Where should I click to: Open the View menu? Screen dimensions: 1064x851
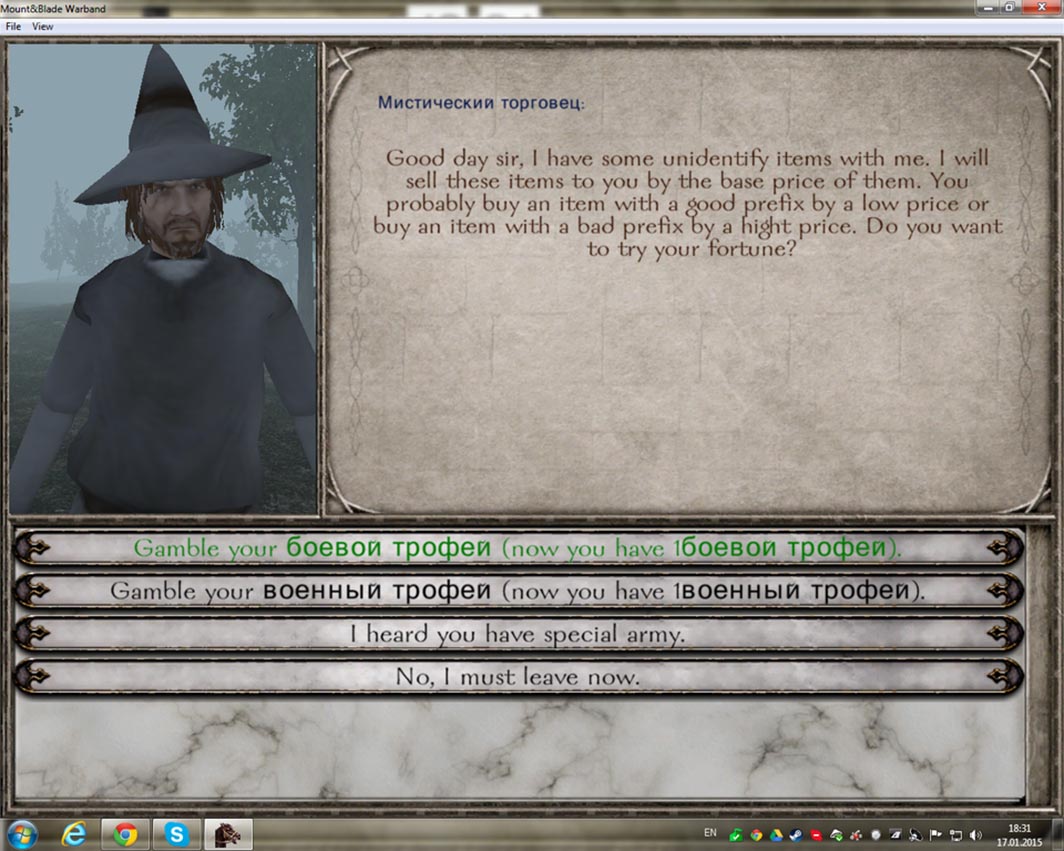click(x=43, y=27)
